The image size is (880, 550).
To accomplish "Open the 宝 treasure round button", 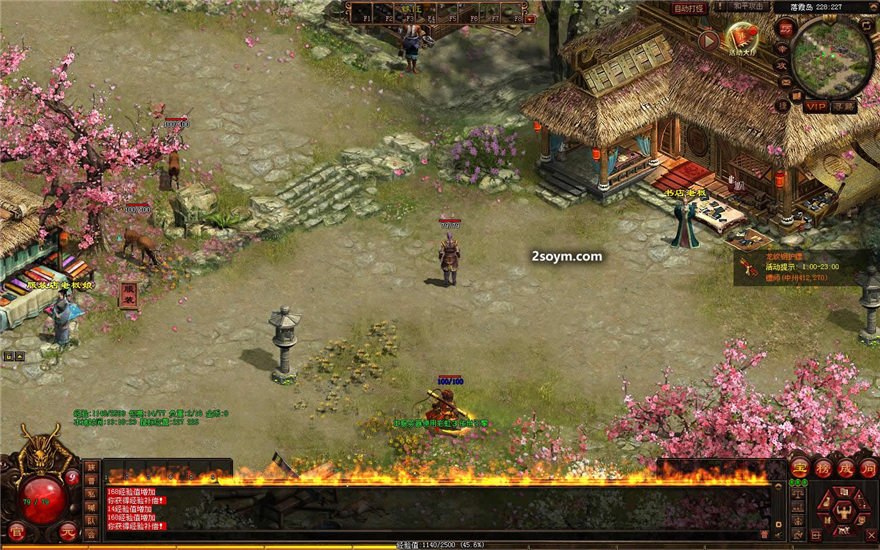I will (799, 467).
